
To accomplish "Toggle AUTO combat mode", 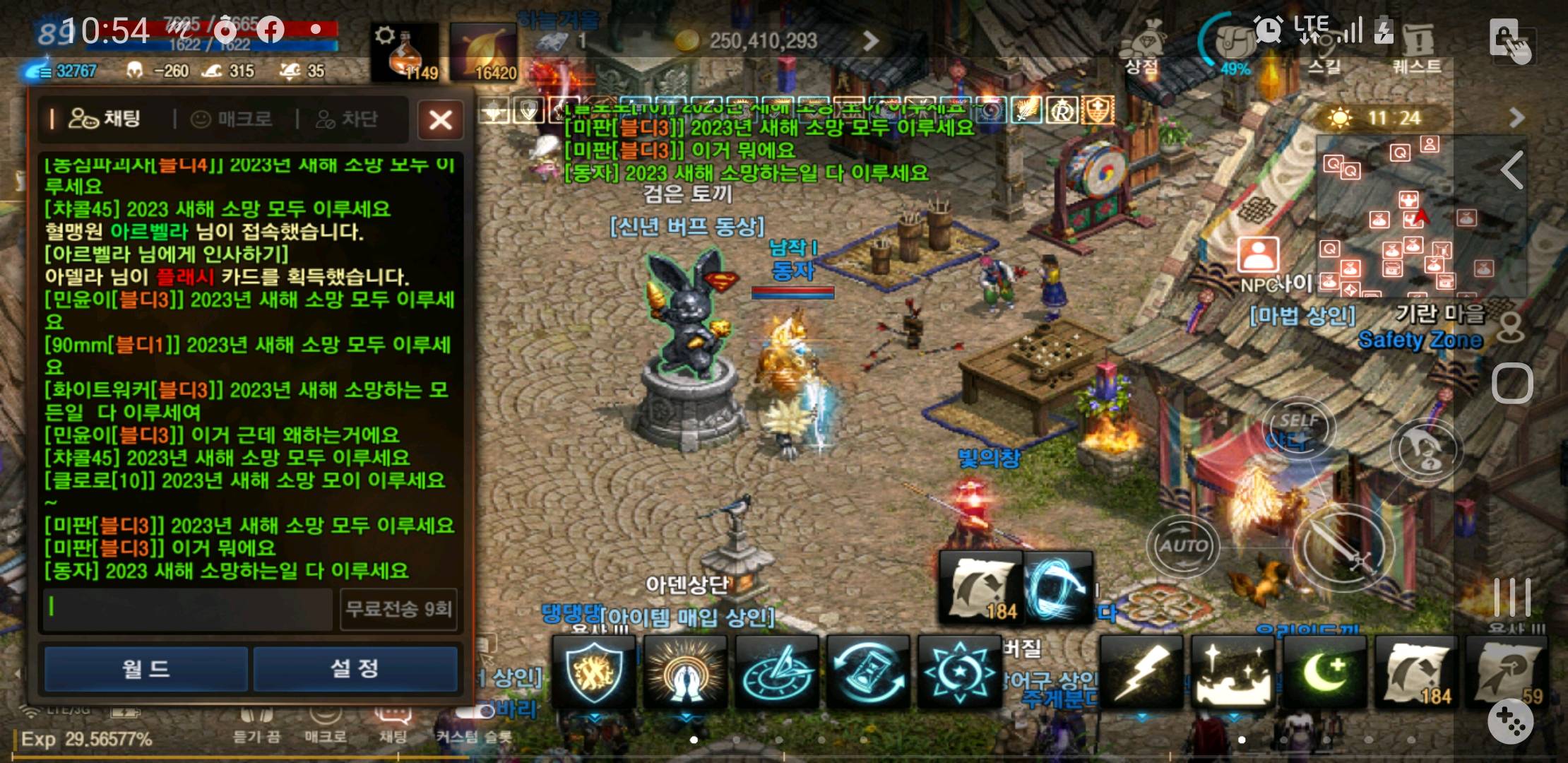I will tap(1185, 544).
